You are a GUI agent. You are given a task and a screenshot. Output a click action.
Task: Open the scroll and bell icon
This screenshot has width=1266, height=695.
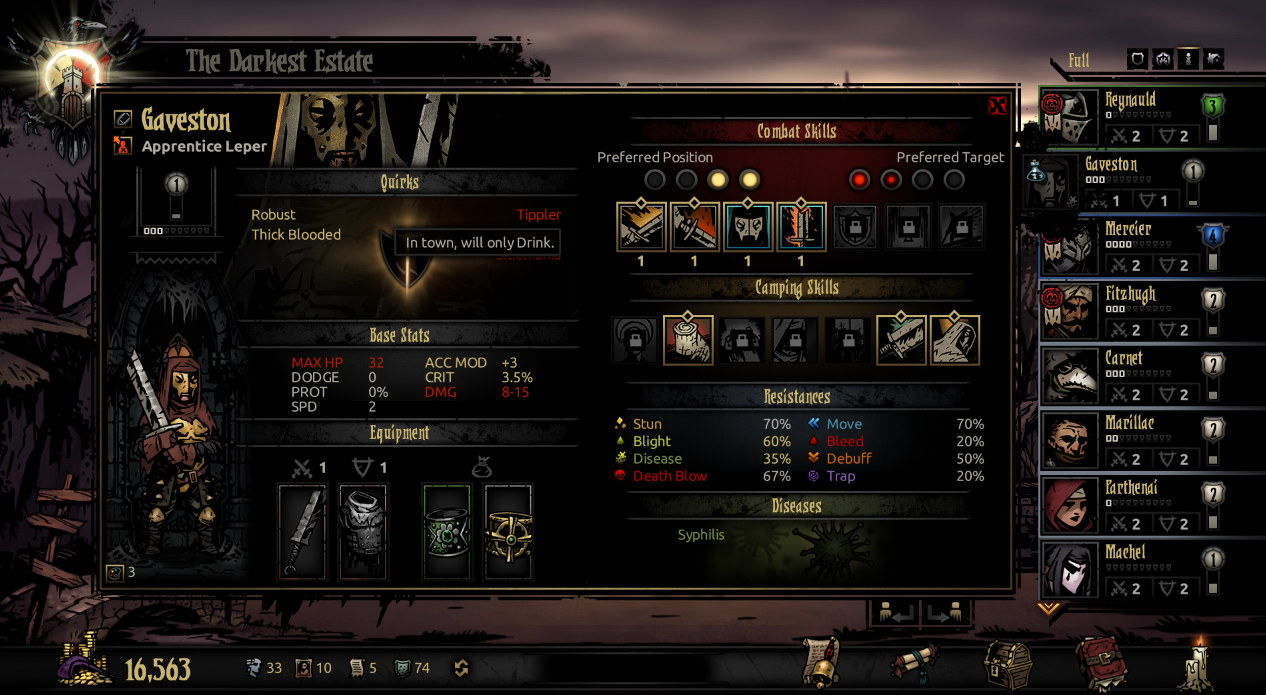820,663
